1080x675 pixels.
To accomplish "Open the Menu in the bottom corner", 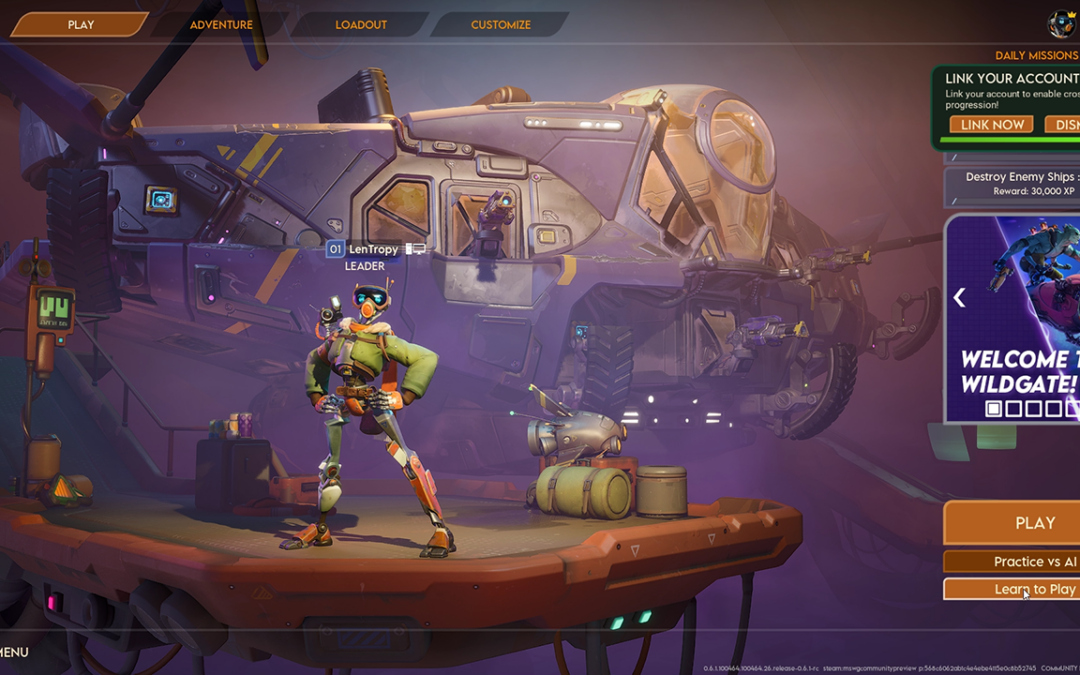I will [14, 652].
